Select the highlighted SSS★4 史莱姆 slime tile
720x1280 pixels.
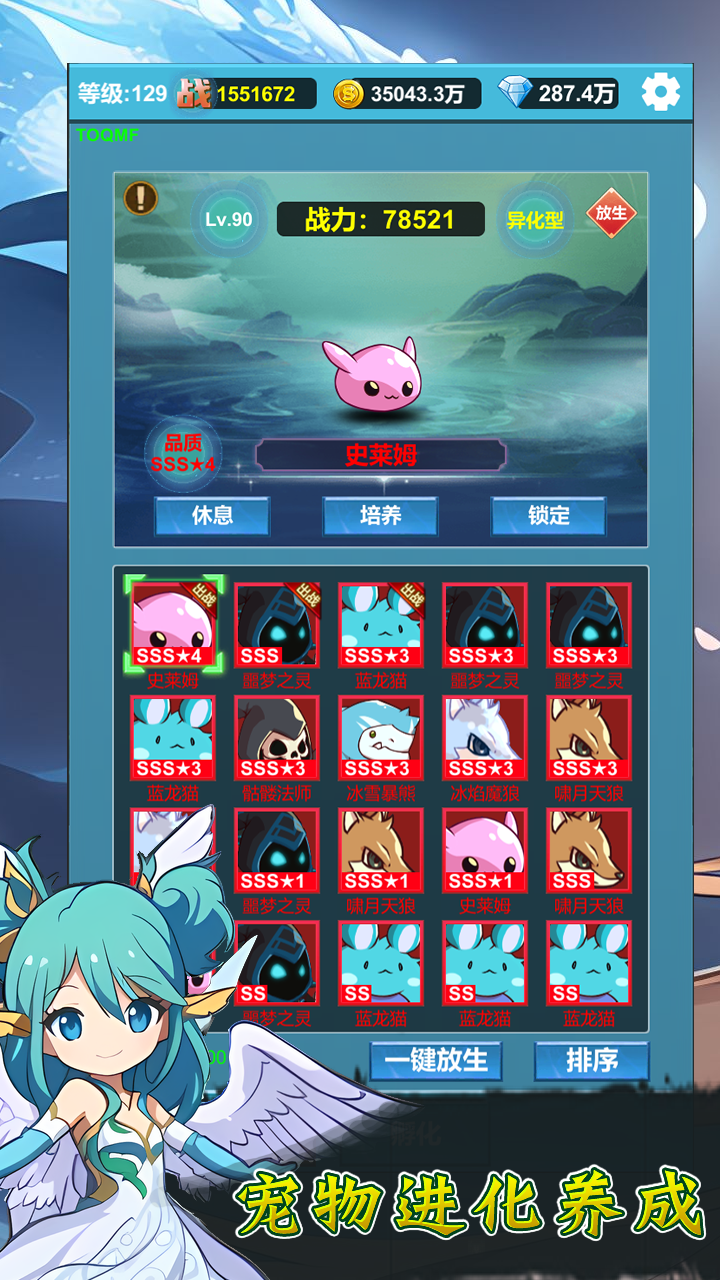[x=173, y=626]
